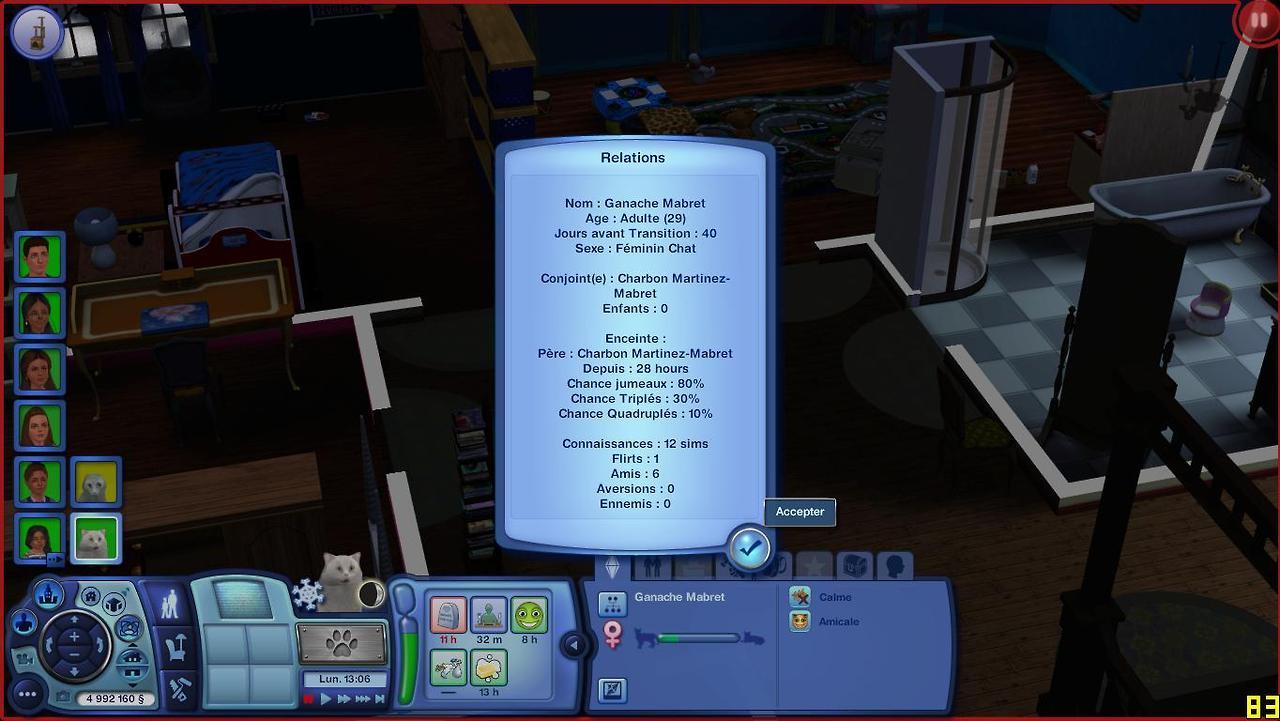Open the head silhouette tab
This screenshot has width=1280, height=721.
[x=894, y=566]
